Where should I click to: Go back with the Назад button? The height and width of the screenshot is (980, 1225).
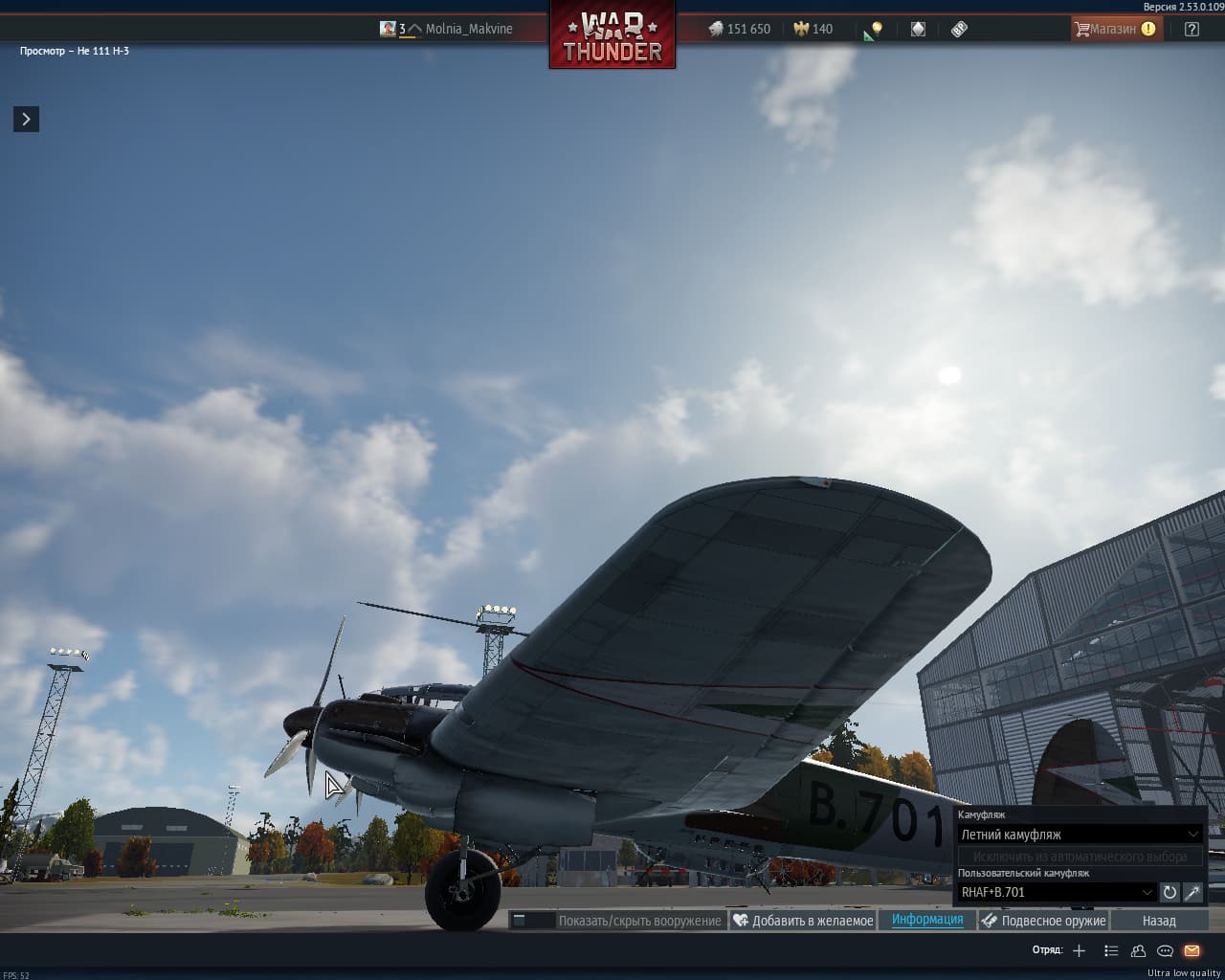pyautogui.click(x=1158, y=921)
